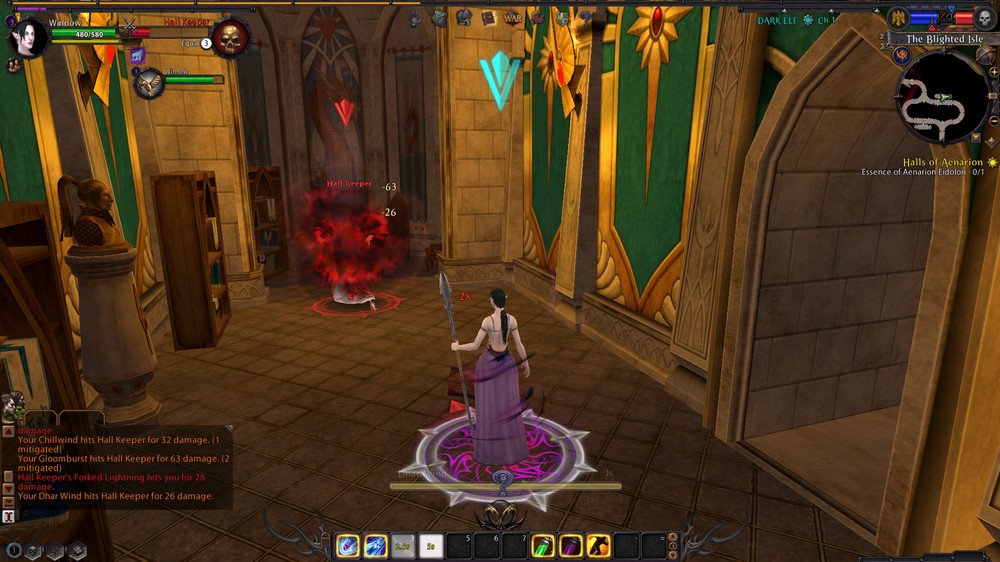Image resolution: width=1000 pixels, height=562 pixels.
Task: Cast the blue lightning streak ability
Action: pos(376,546)
